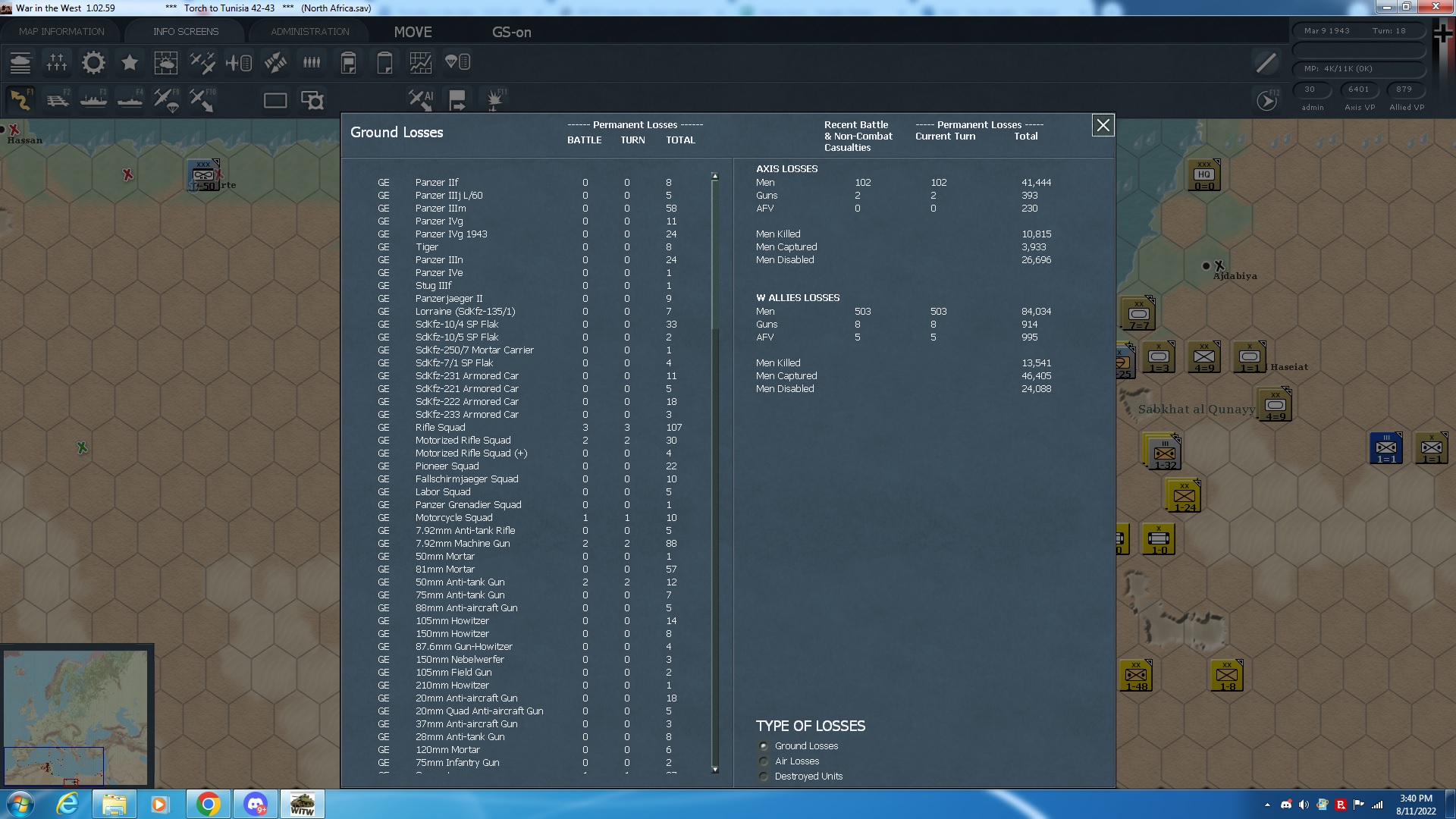Image resolution: width=1456 pixels, height=819 pixels.
Task: Open the metrics graph icon
Action: 421,63
